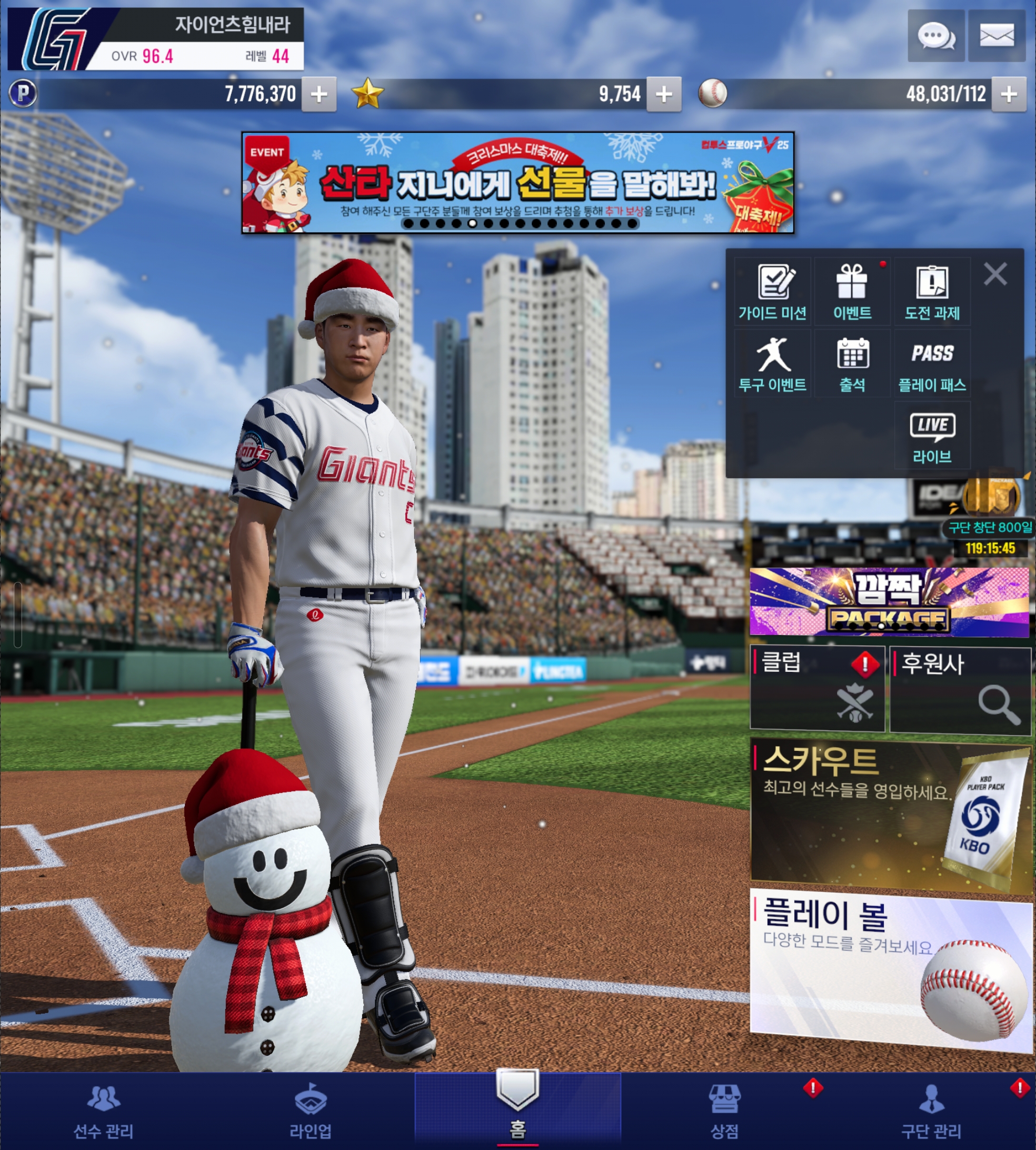Image resolution: width=1036 pixels, height=1150 pixels.
Task: Open the 출석 attendance calendar
Action: (852, 364)
